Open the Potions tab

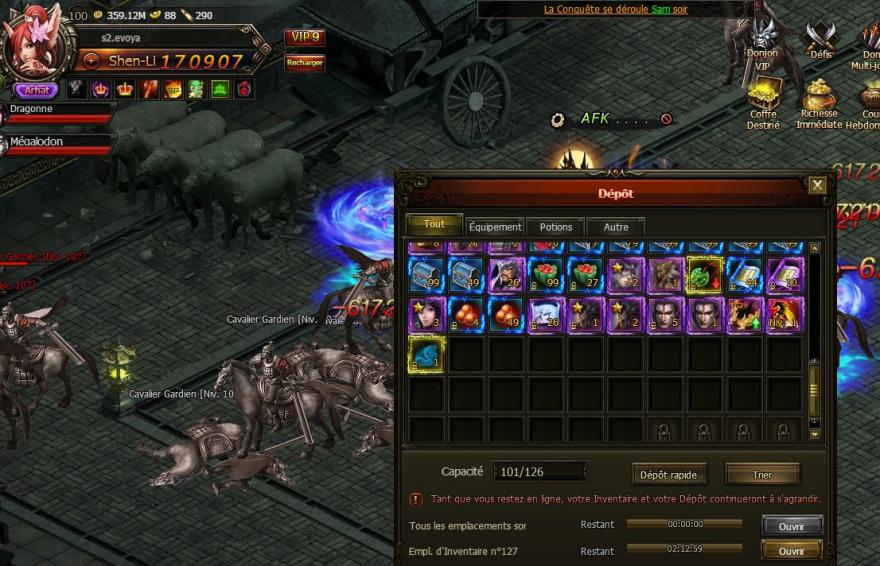[x=555, y=227]
